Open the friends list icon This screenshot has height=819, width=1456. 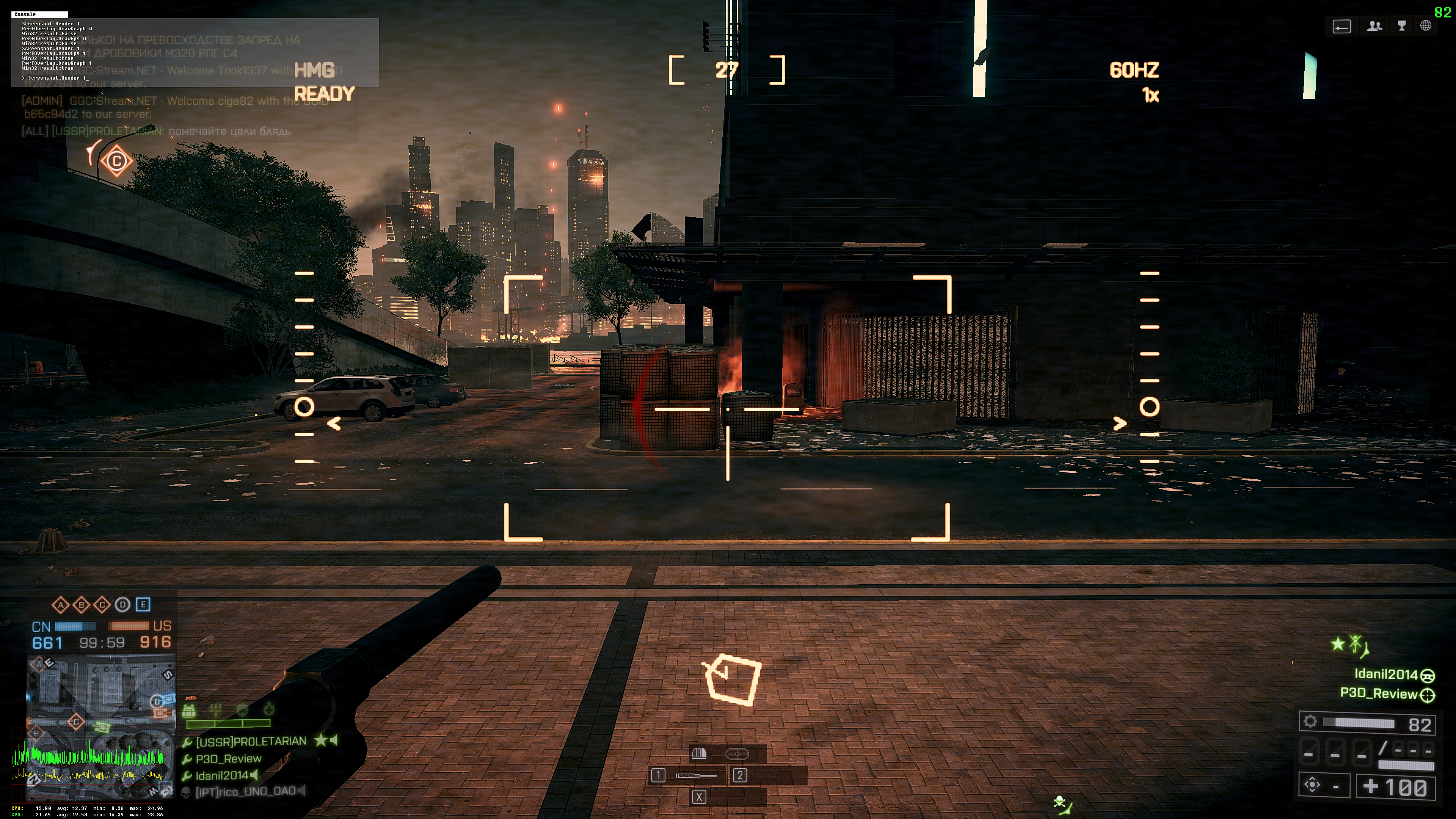(1374, 26)
